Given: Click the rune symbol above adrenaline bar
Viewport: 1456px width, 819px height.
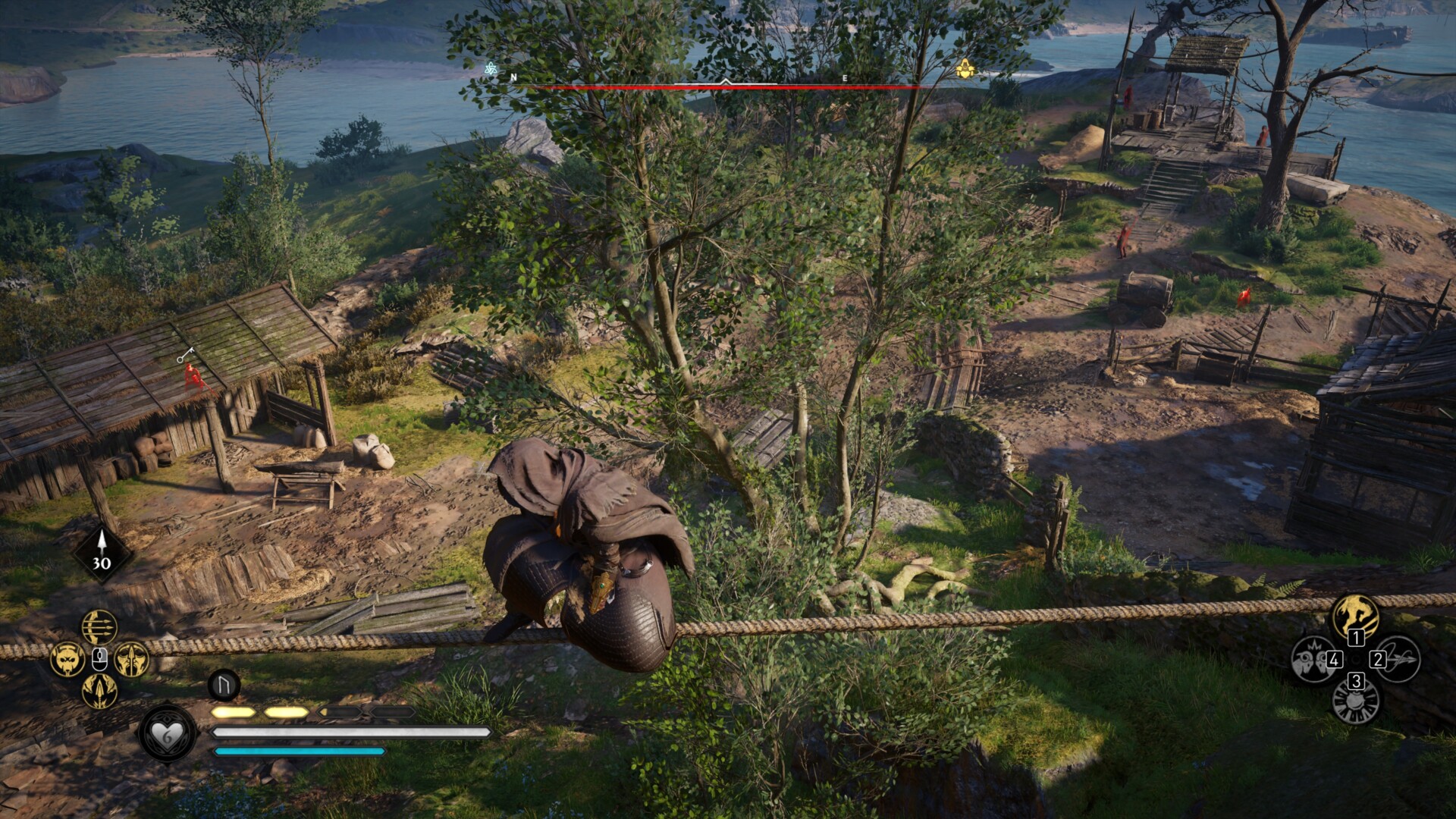Looking at the screenshot, I should click(x=224, y=685).
